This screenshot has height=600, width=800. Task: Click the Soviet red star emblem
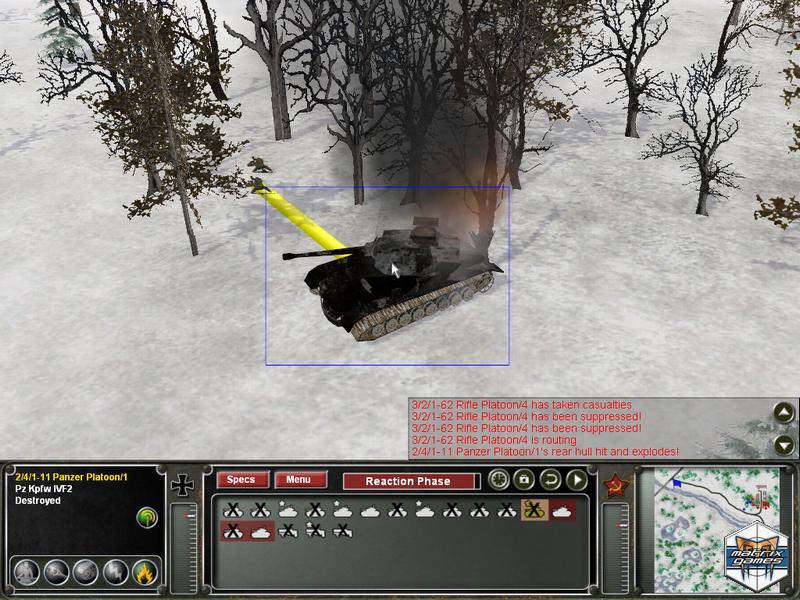tap(614, 487)
